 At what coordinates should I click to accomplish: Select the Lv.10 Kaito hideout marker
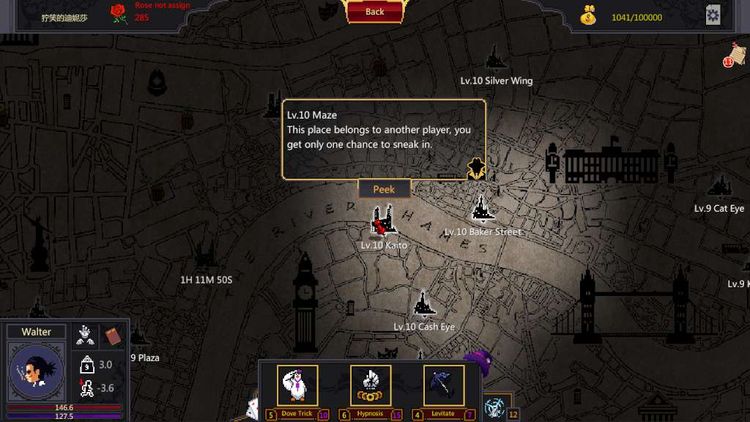pyautogui.click(x=382, y=221)
